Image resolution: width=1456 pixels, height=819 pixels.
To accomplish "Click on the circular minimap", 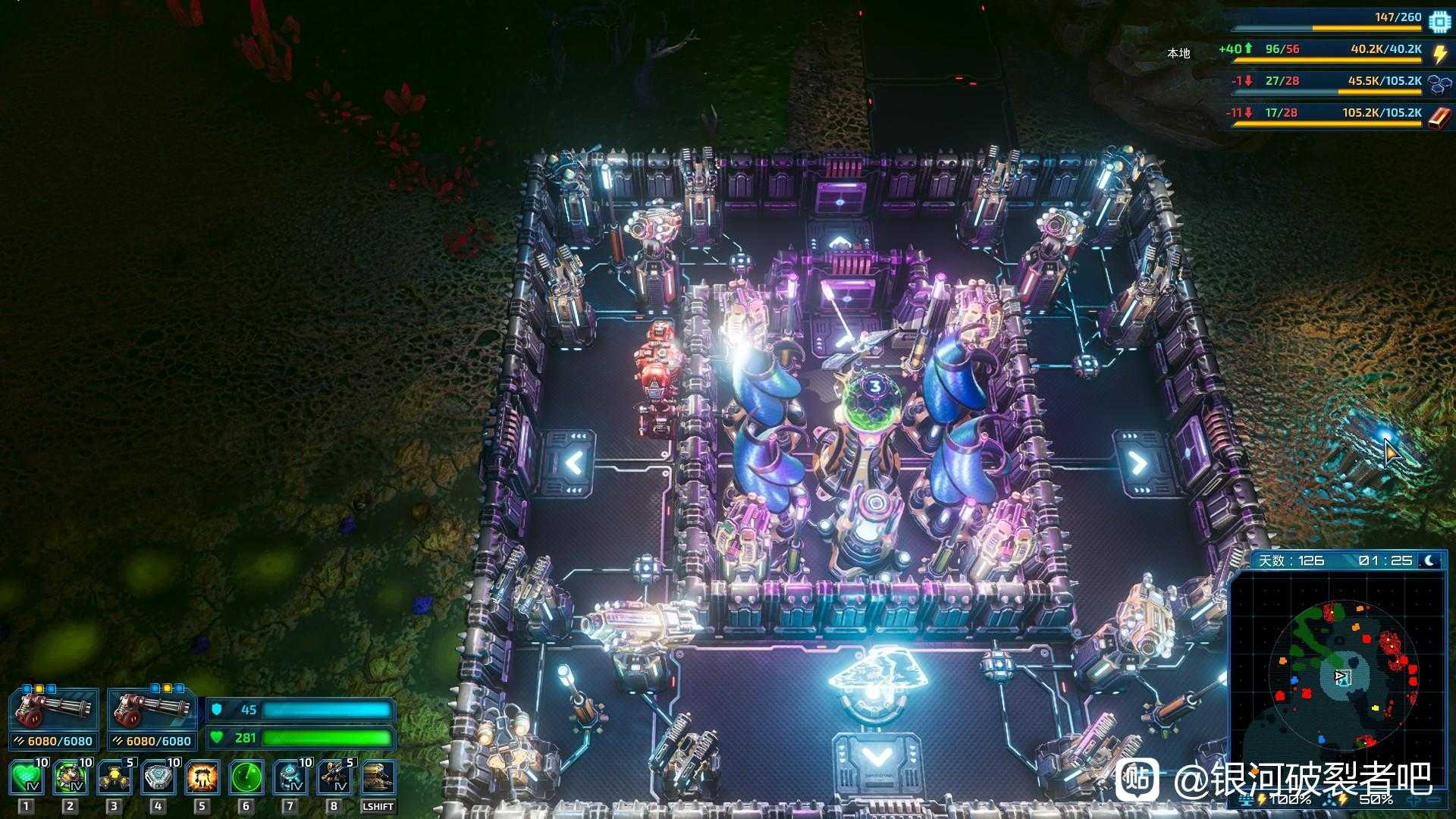I will 1341,676.
